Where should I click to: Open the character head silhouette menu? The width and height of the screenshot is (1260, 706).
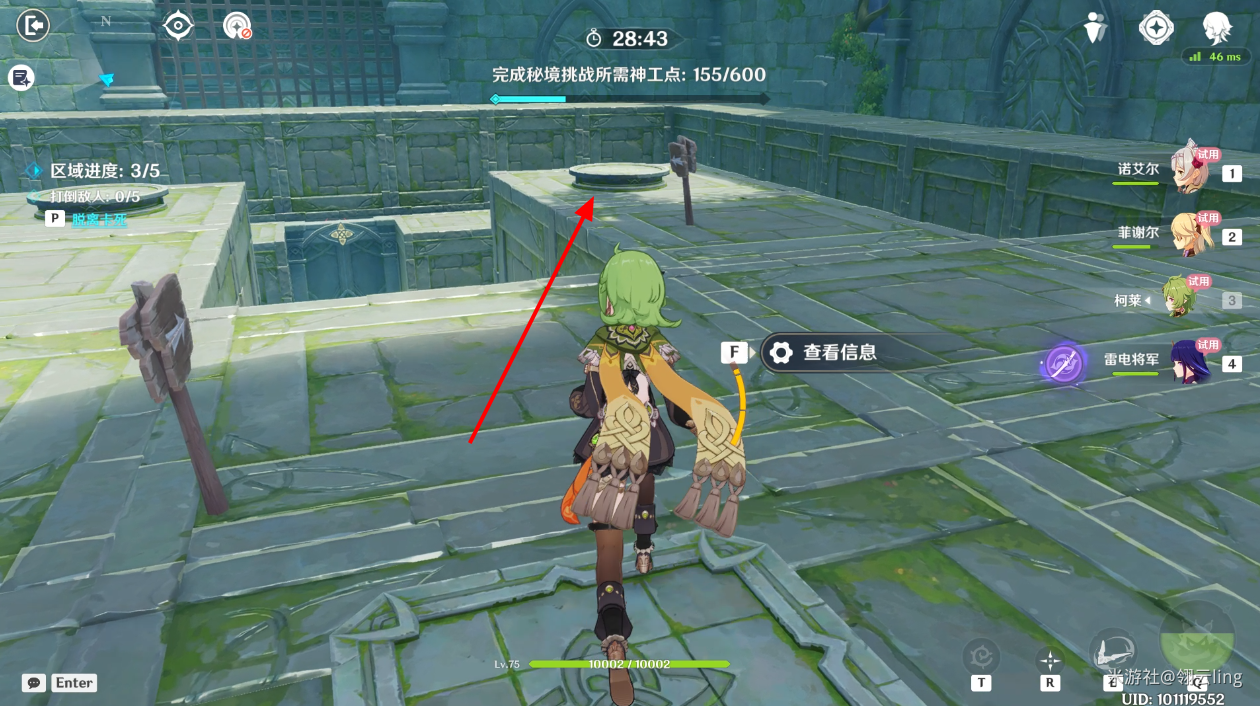coord(1216,27)
